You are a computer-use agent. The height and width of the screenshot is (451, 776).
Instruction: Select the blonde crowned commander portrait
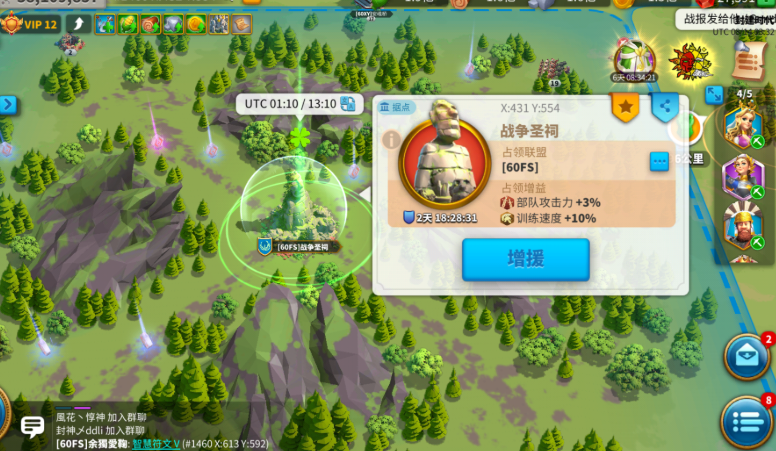(742, 126)
